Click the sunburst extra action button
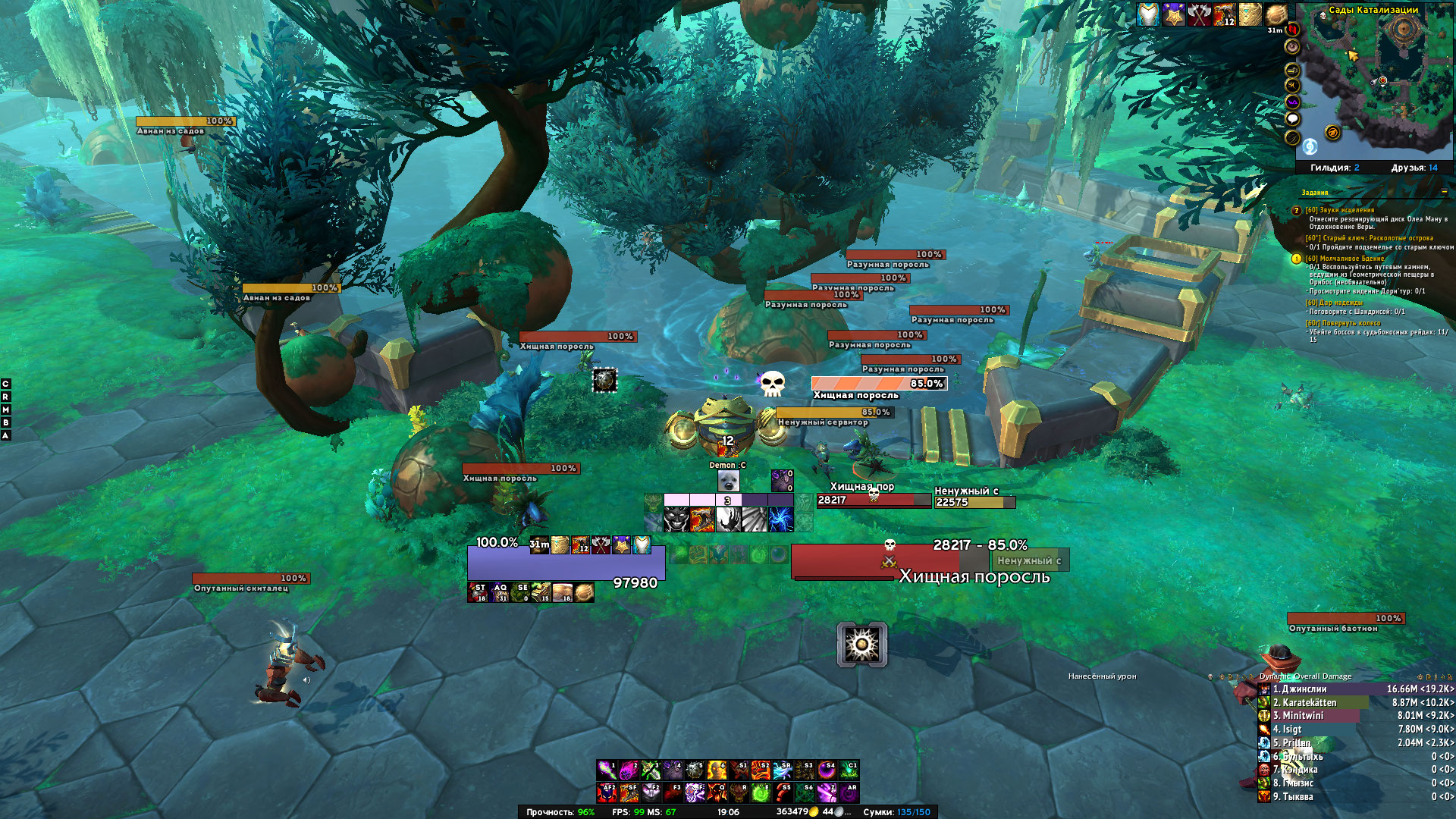Image resolution: width=1456 pixels, height=819 pixels. coord(862,645)
